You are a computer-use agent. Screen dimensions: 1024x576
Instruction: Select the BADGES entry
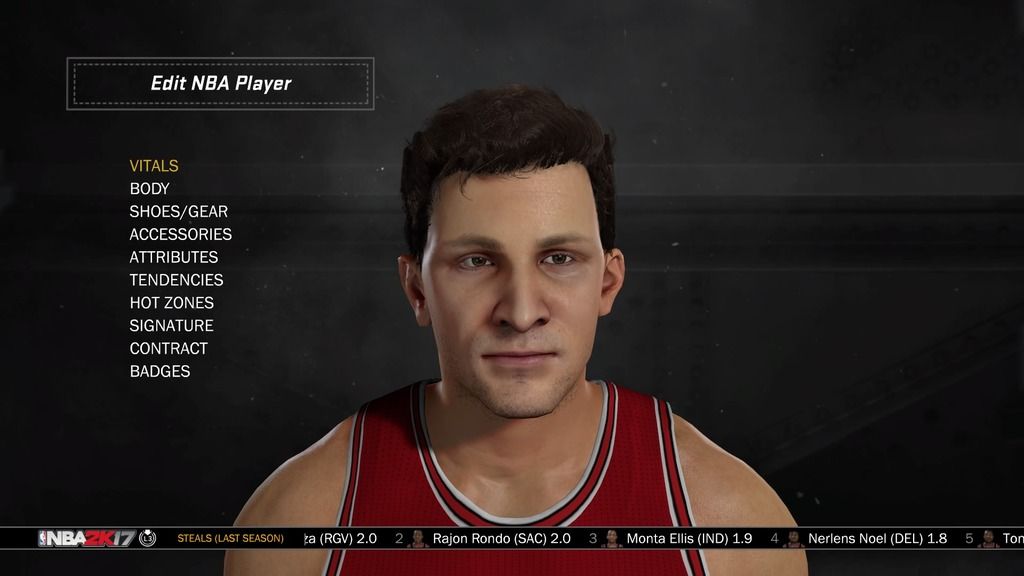[160, 372]
